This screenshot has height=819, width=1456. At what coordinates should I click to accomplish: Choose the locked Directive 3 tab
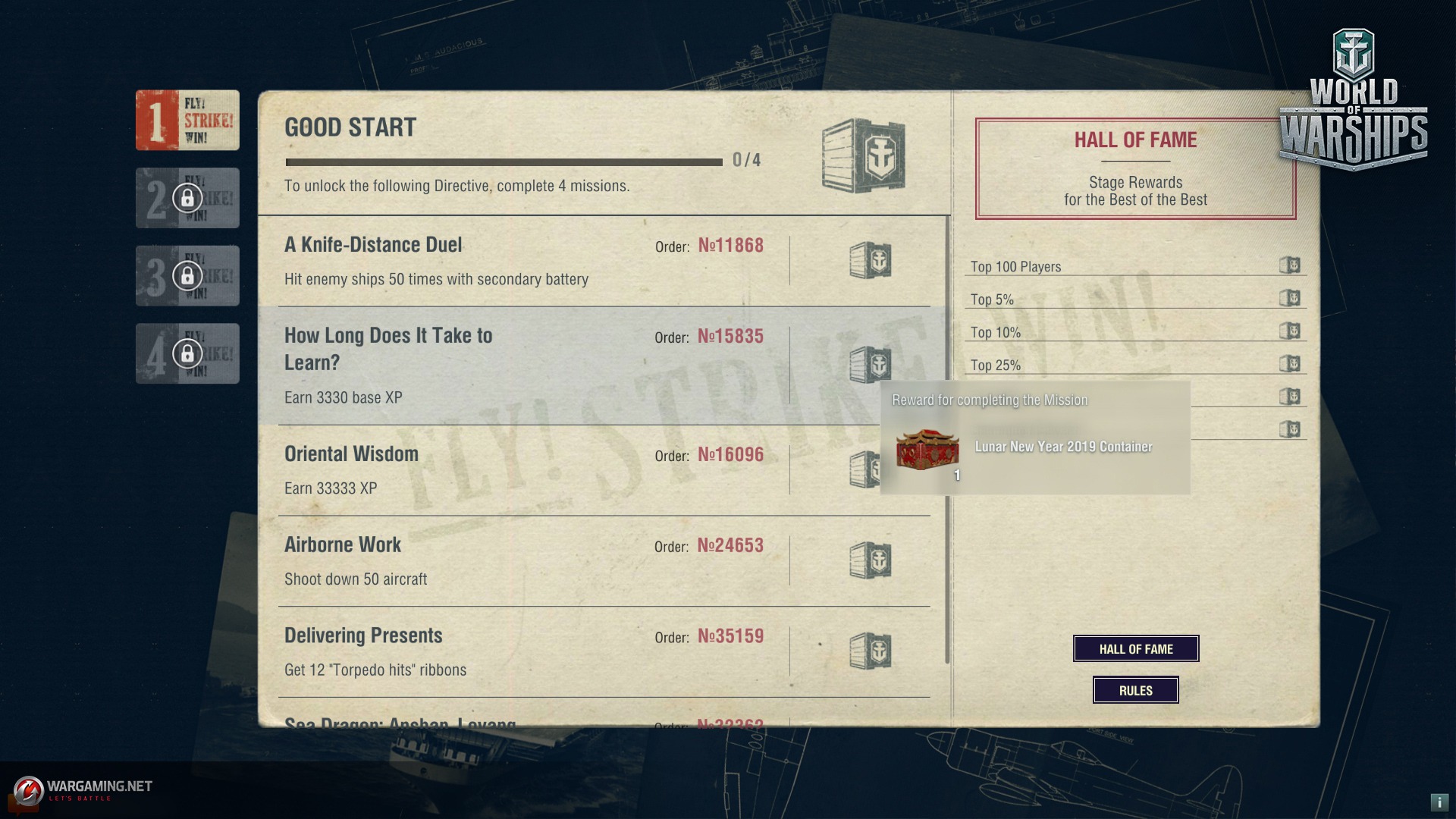[187, 275]
